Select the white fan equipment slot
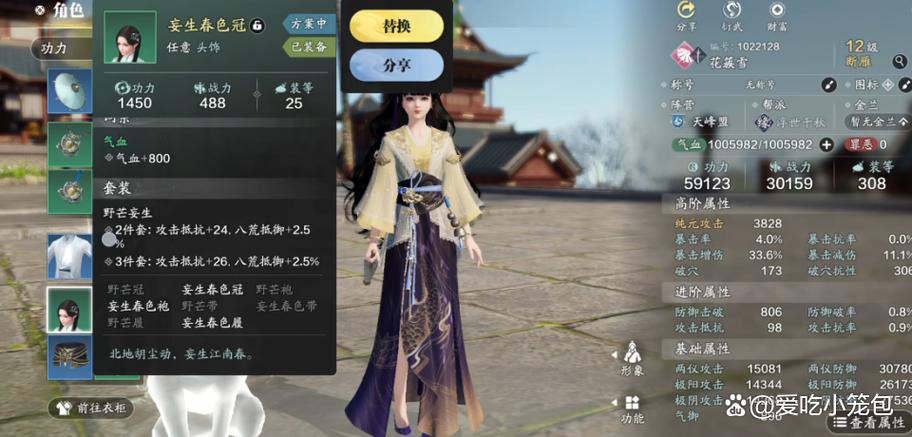Screen dimensions: 912x437 [70, 92]
